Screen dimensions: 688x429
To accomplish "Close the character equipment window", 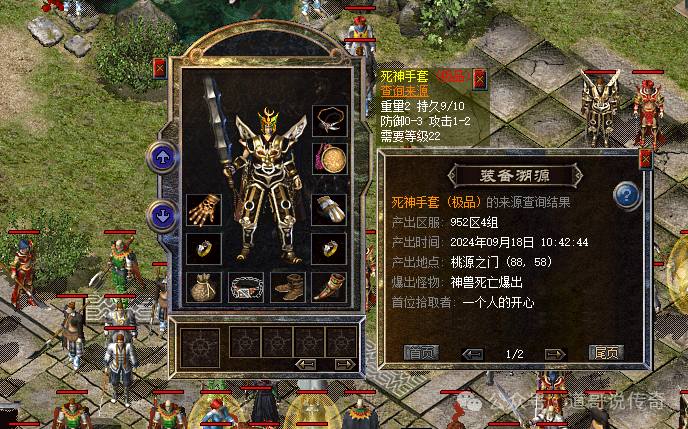I will tap(160, 69).
